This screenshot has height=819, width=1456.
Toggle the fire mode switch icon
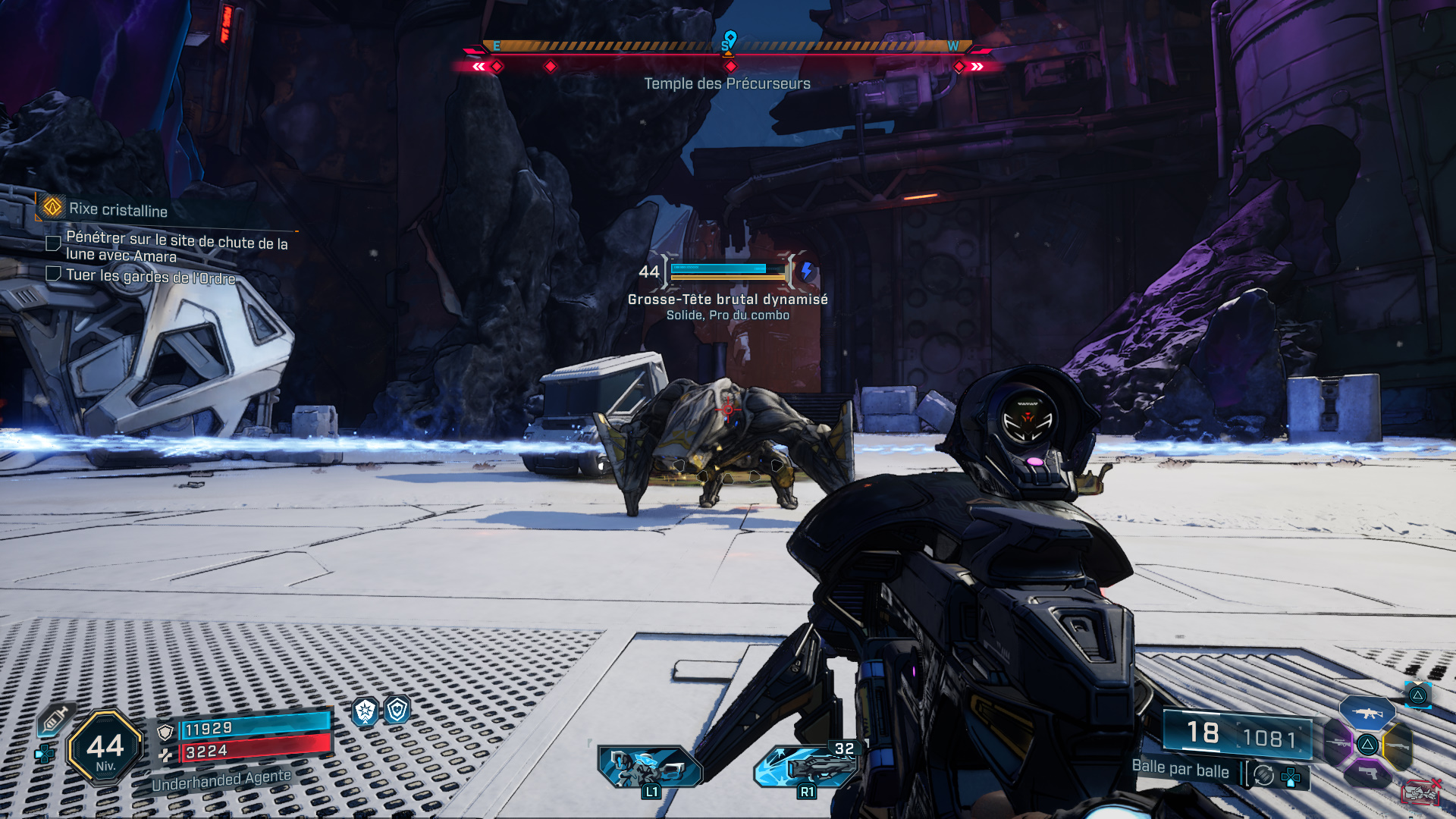1264,774
